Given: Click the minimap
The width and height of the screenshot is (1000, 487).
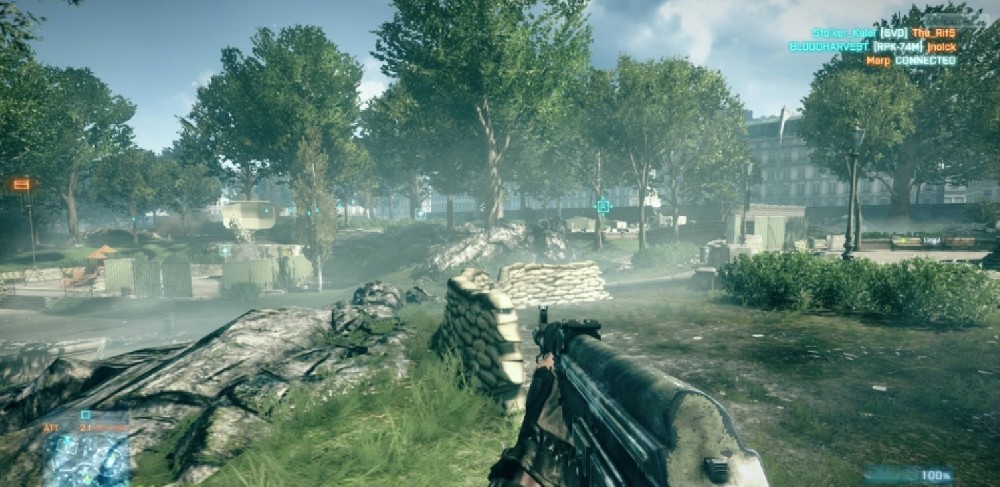Looking at the screenshot, I should point(86,459).
